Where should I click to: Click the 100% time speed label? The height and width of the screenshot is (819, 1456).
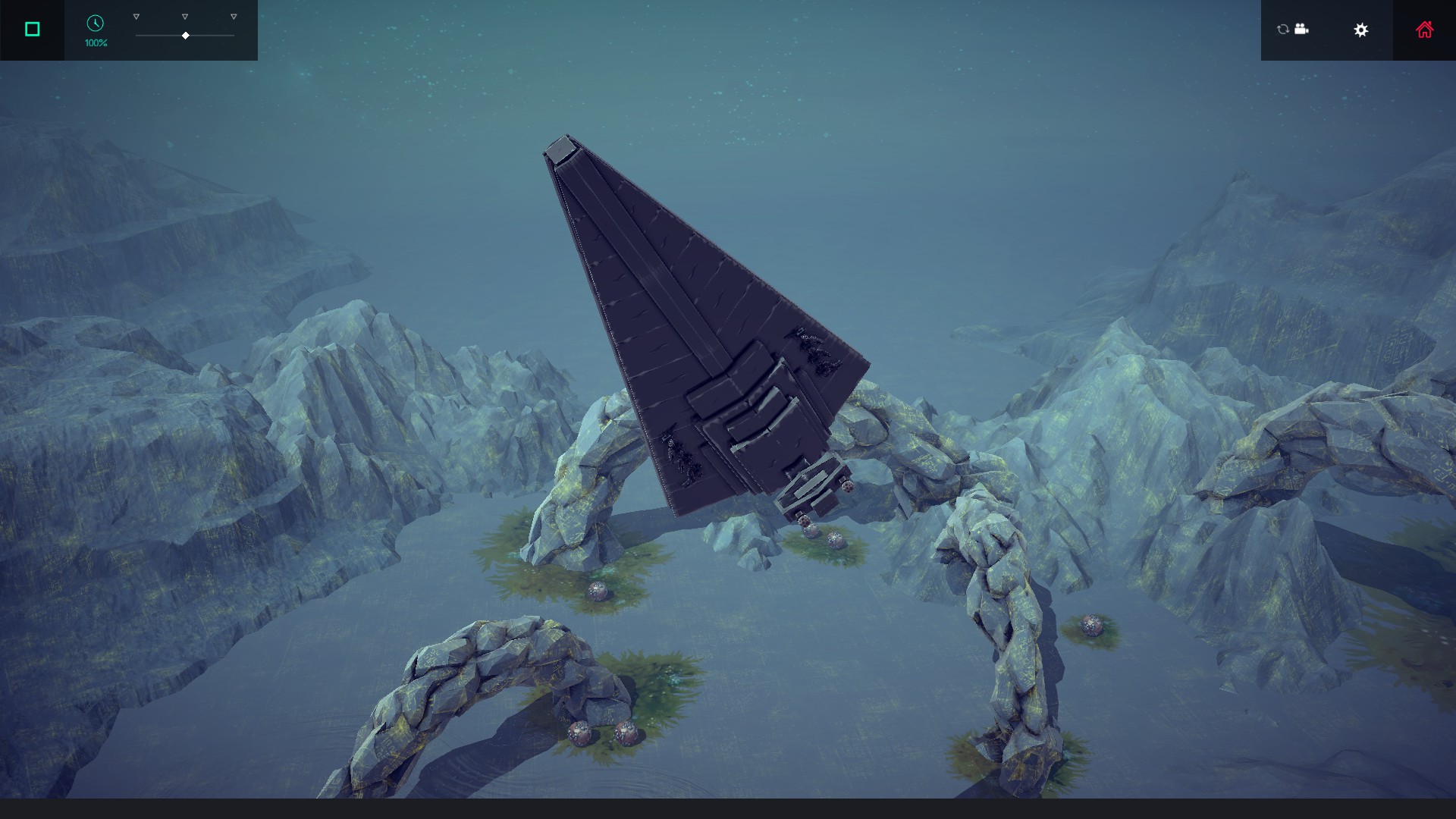94,44
